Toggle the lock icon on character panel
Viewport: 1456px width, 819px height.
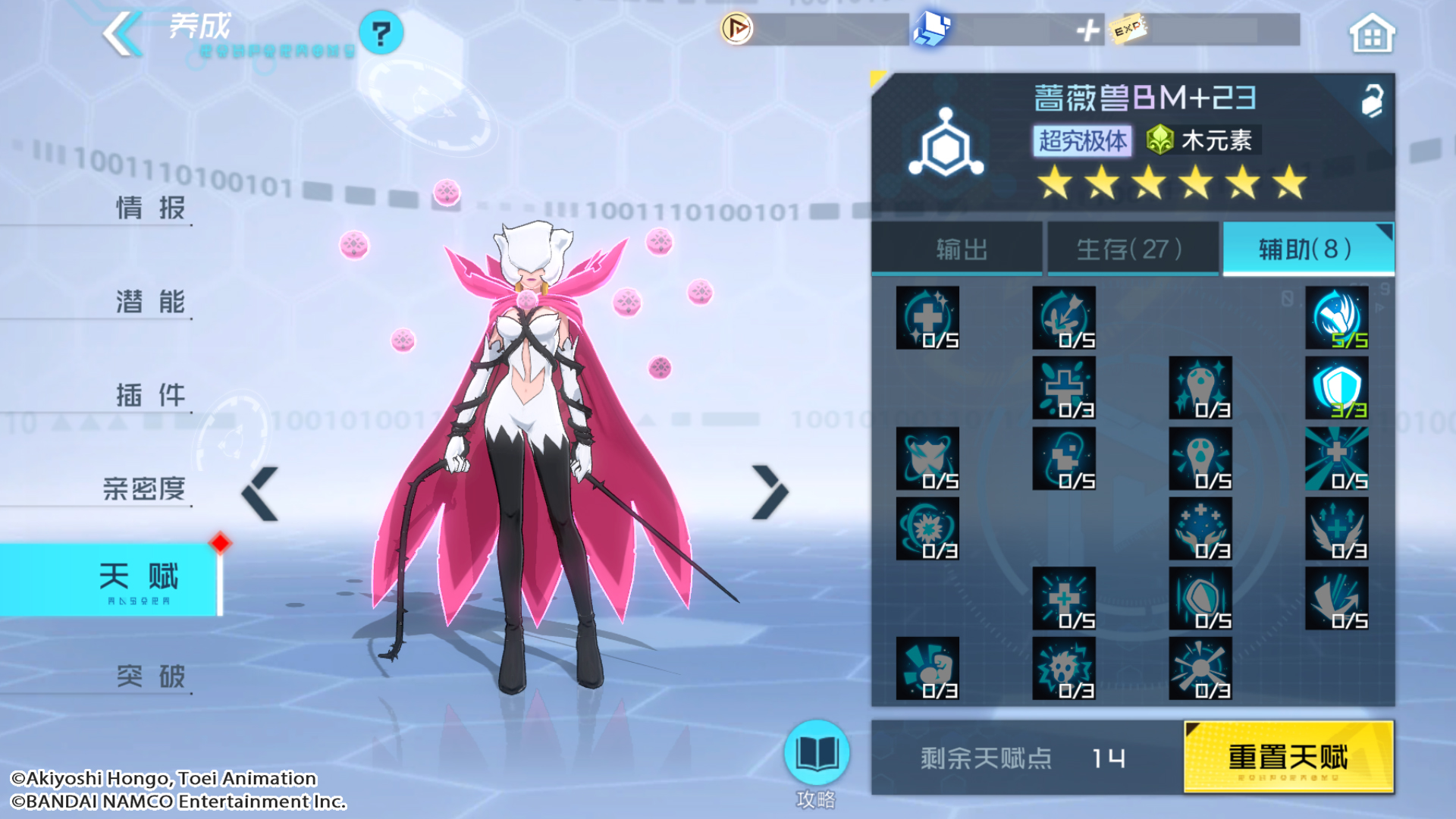(1371, 101)
